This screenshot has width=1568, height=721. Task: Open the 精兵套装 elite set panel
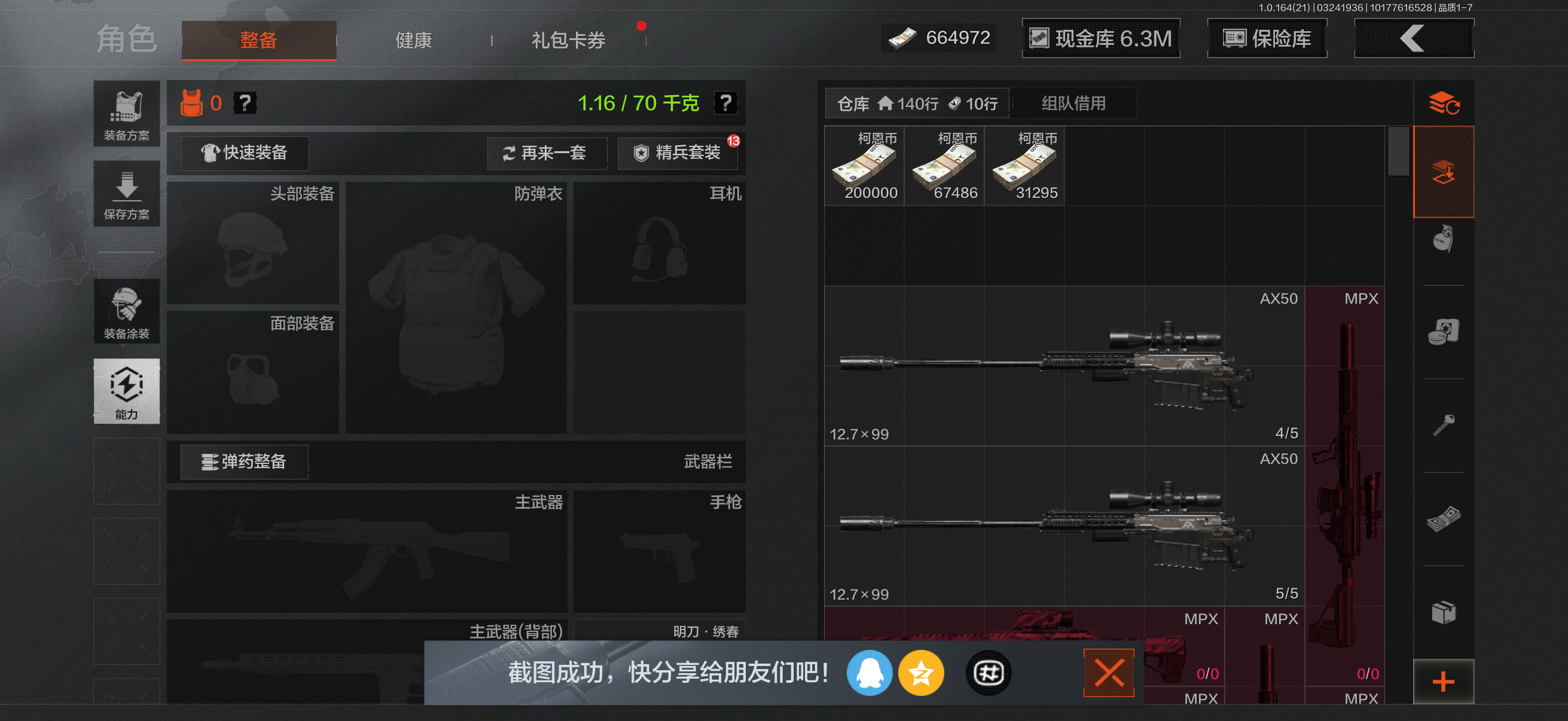[678, 153]
